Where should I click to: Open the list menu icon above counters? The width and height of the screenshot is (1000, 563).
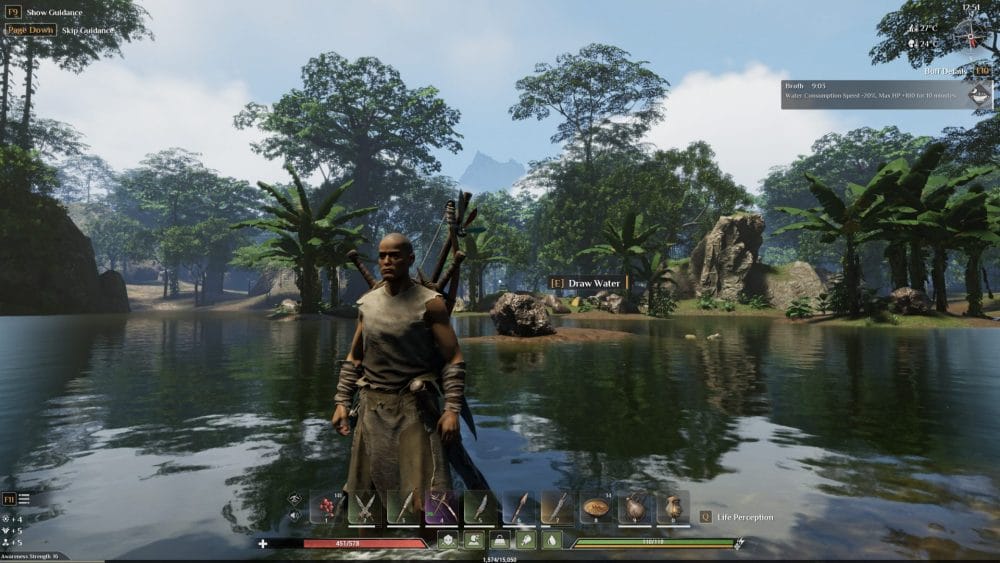click(24, 498)
